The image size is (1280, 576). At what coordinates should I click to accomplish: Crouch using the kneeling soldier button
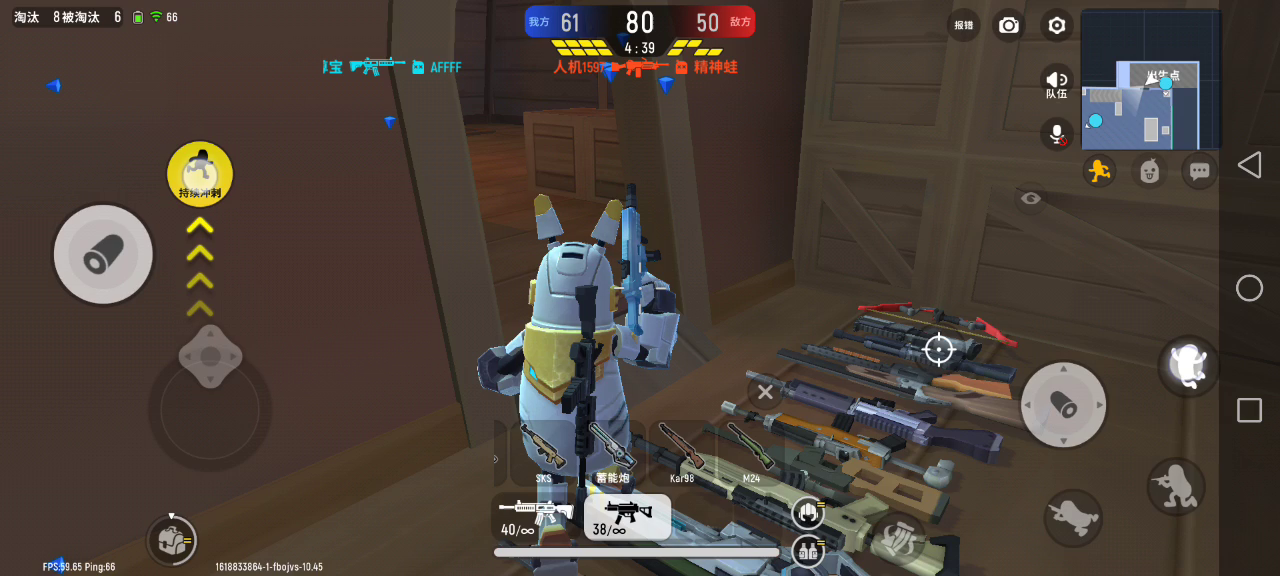tap(1175, 487)
